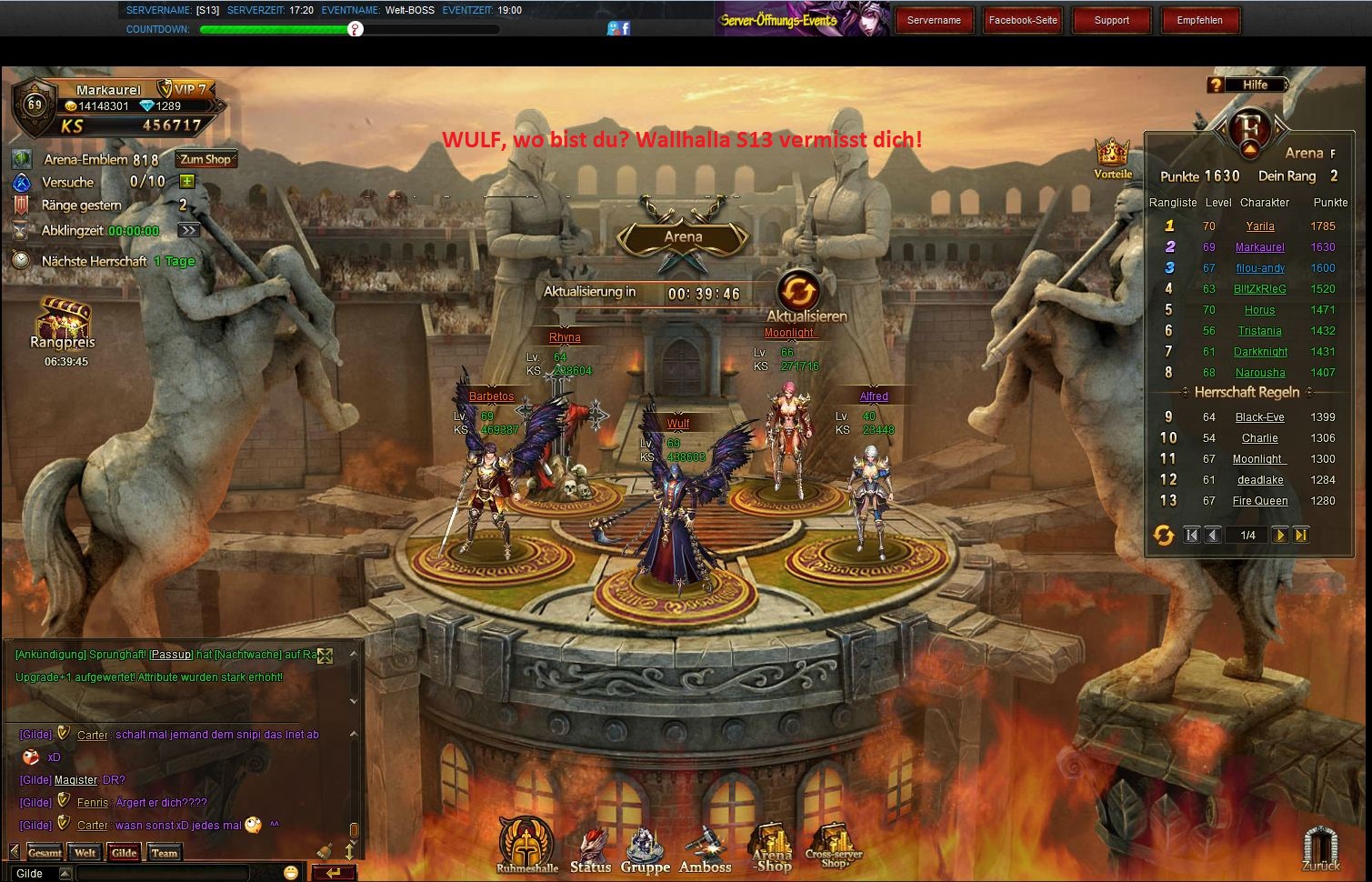The width and height of the screenshot is (1372, 882).
Task: Leave the arena via Zurück
Action: [1320, 848]
